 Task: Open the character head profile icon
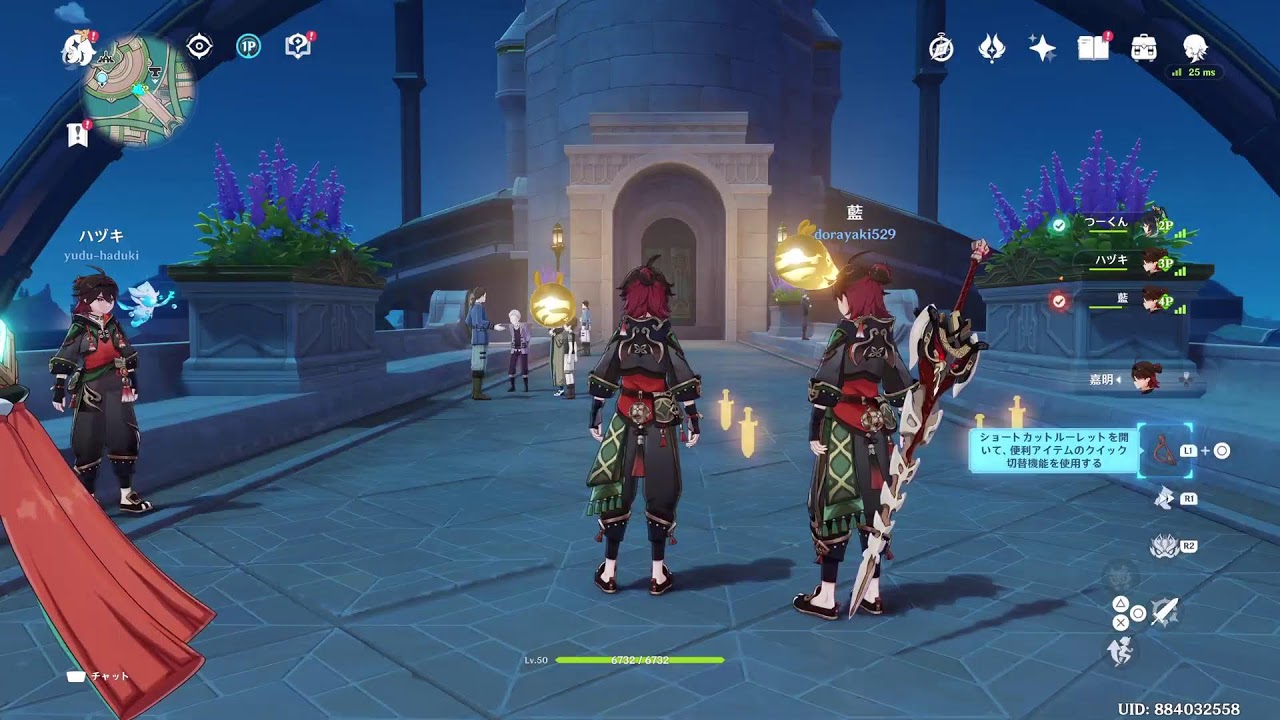1195,48
